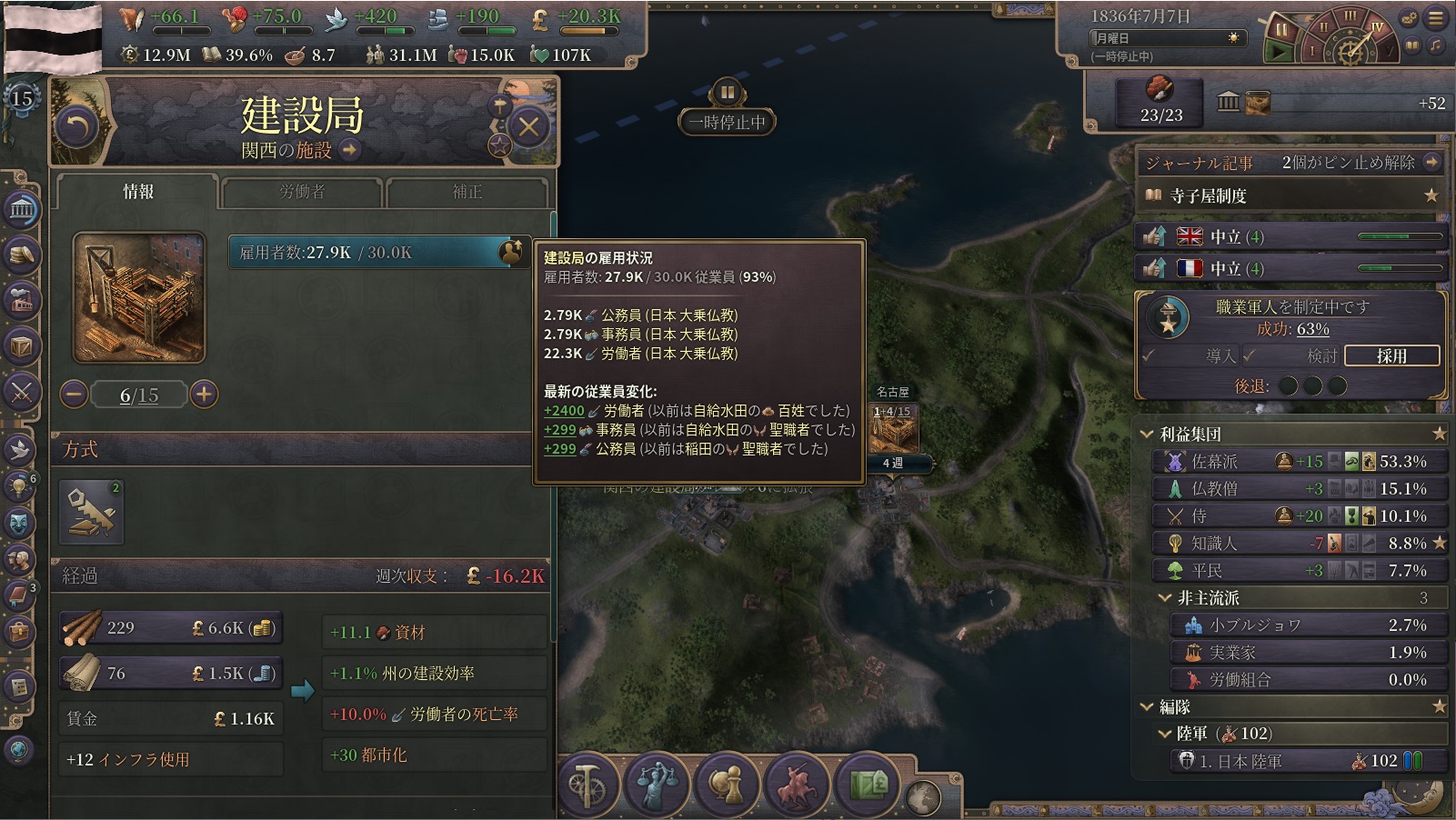Collapse the 利益集団 section
This screenshot has height=820, width=1456.
tap(1148, 435)
